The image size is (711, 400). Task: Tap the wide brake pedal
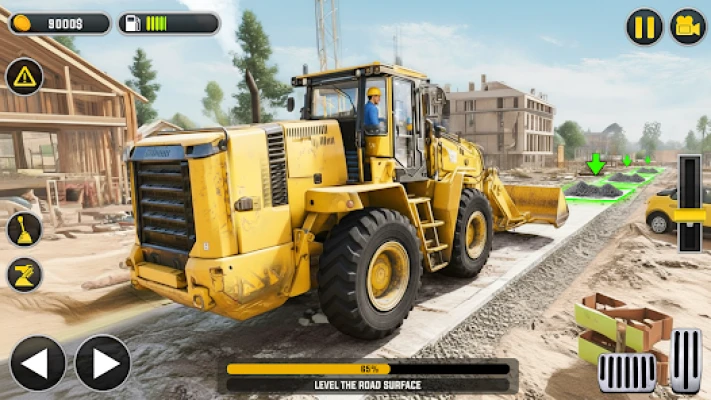tap(627, 373)
